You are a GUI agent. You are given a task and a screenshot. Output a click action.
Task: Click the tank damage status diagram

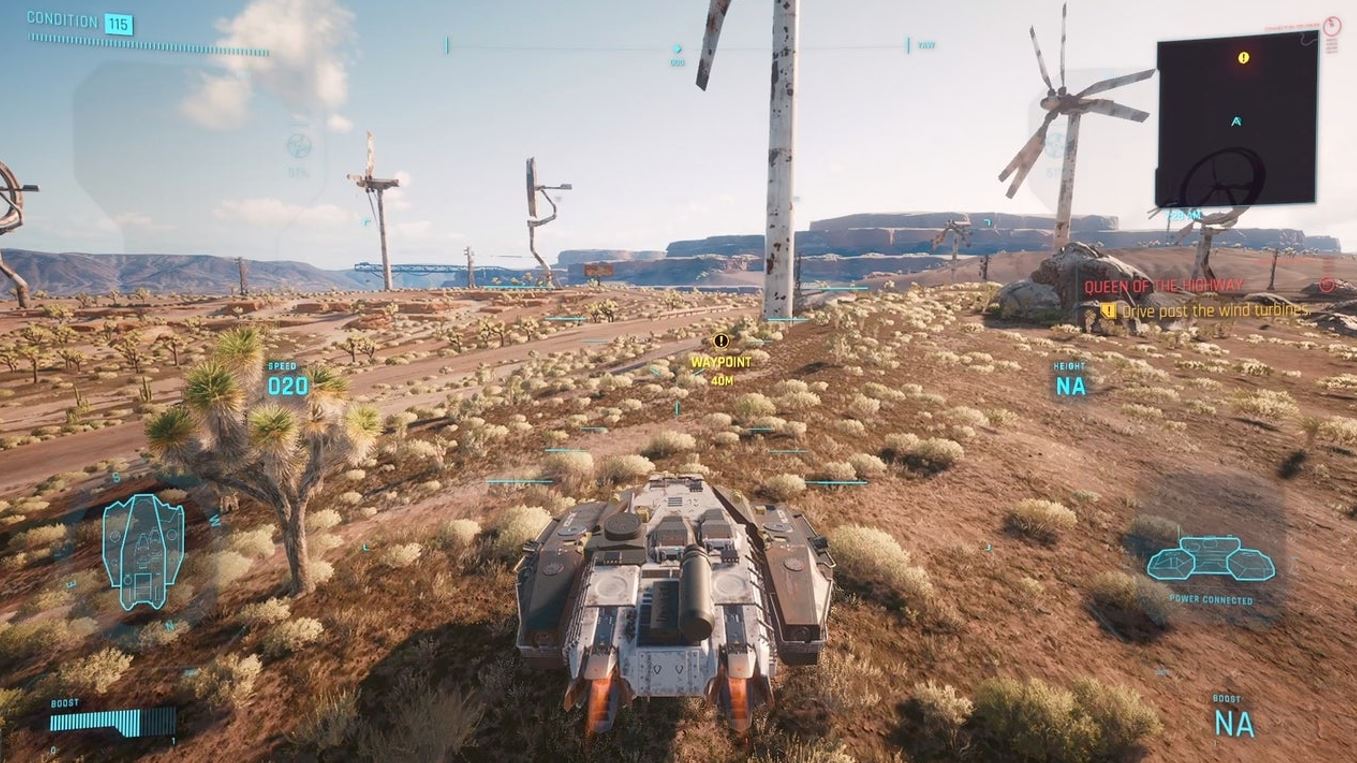pyautogui.click(x=143, y=551)
